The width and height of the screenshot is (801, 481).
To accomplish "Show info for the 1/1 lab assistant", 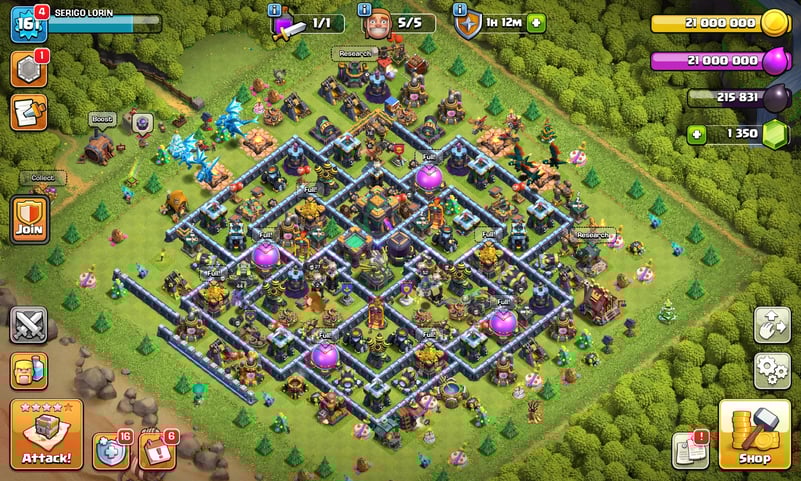I will coord(274,10).
